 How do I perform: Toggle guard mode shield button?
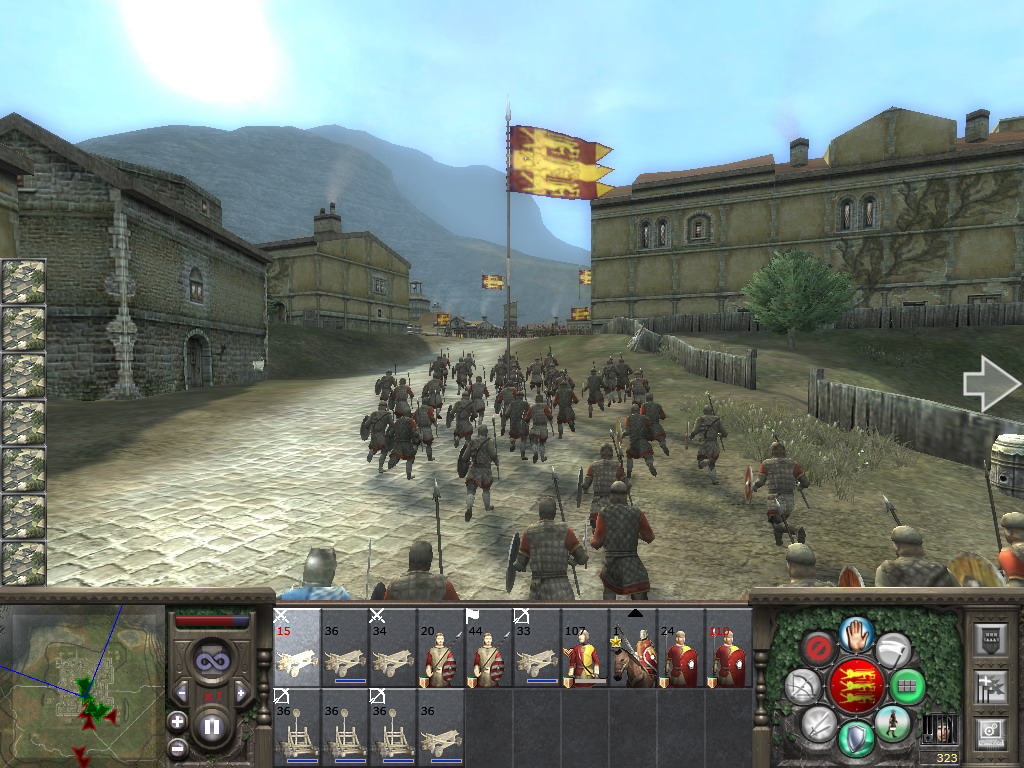click(x=855, y=738)
